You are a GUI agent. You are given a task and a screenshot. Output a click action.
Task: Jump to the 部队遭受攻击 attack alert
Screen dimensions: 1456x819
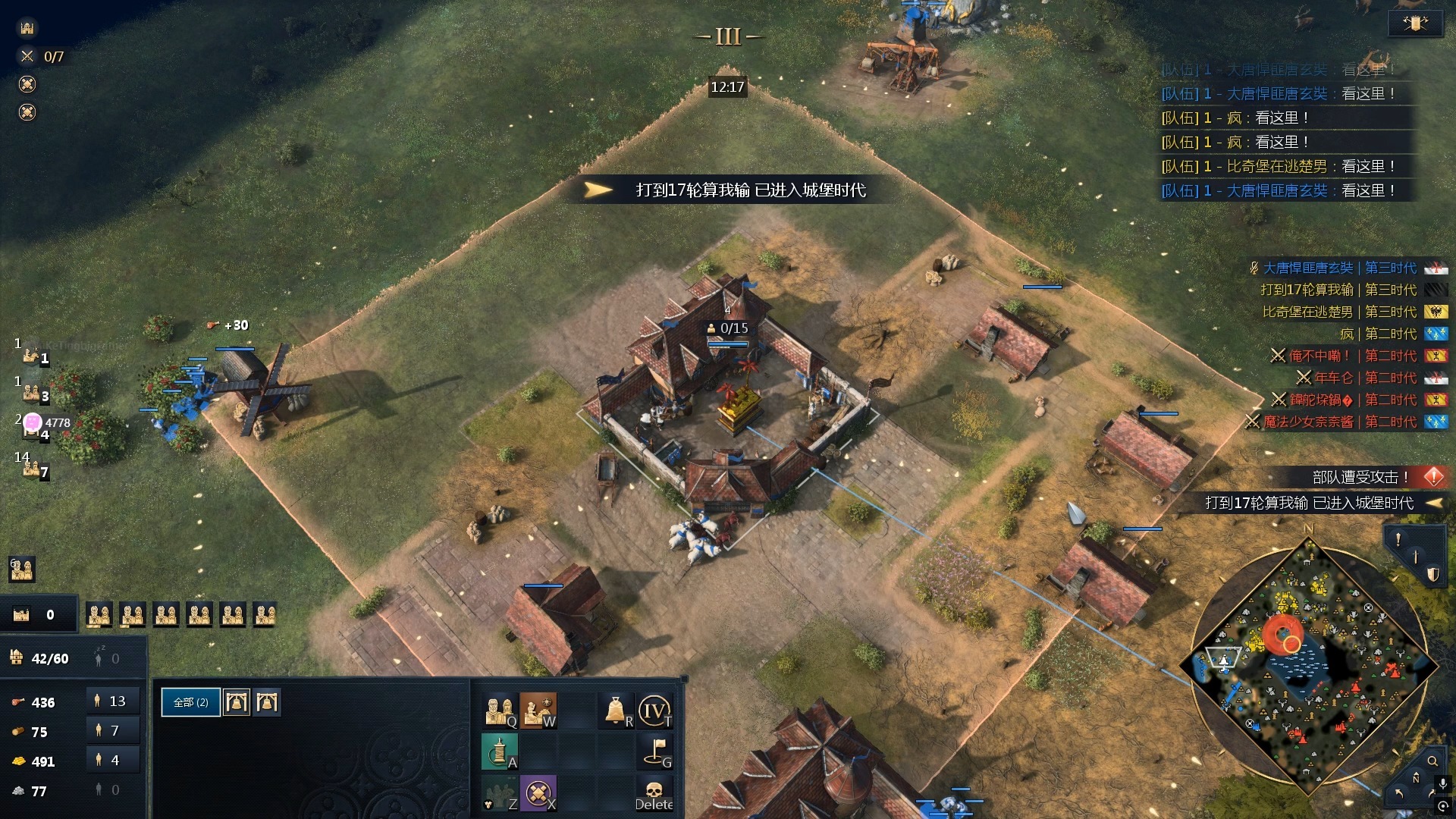click(1360, 477)
